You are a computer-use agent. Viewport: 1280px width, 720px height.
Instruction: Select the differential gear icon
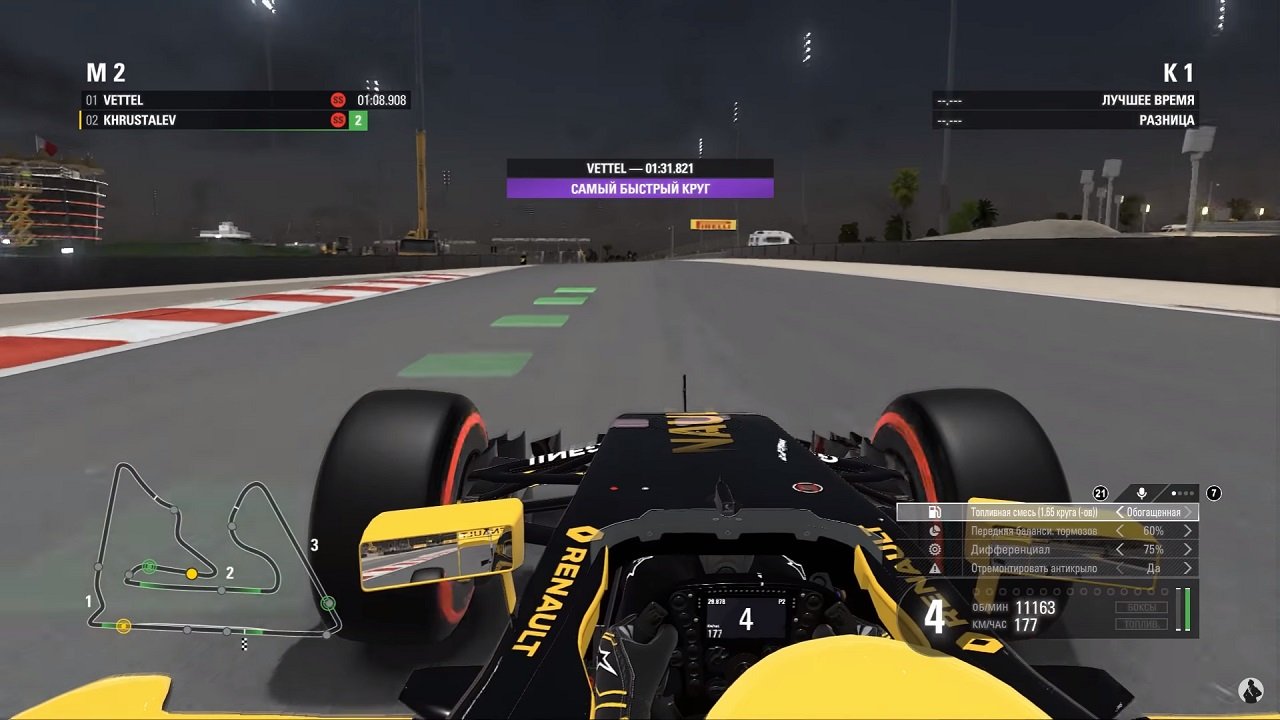935,550
